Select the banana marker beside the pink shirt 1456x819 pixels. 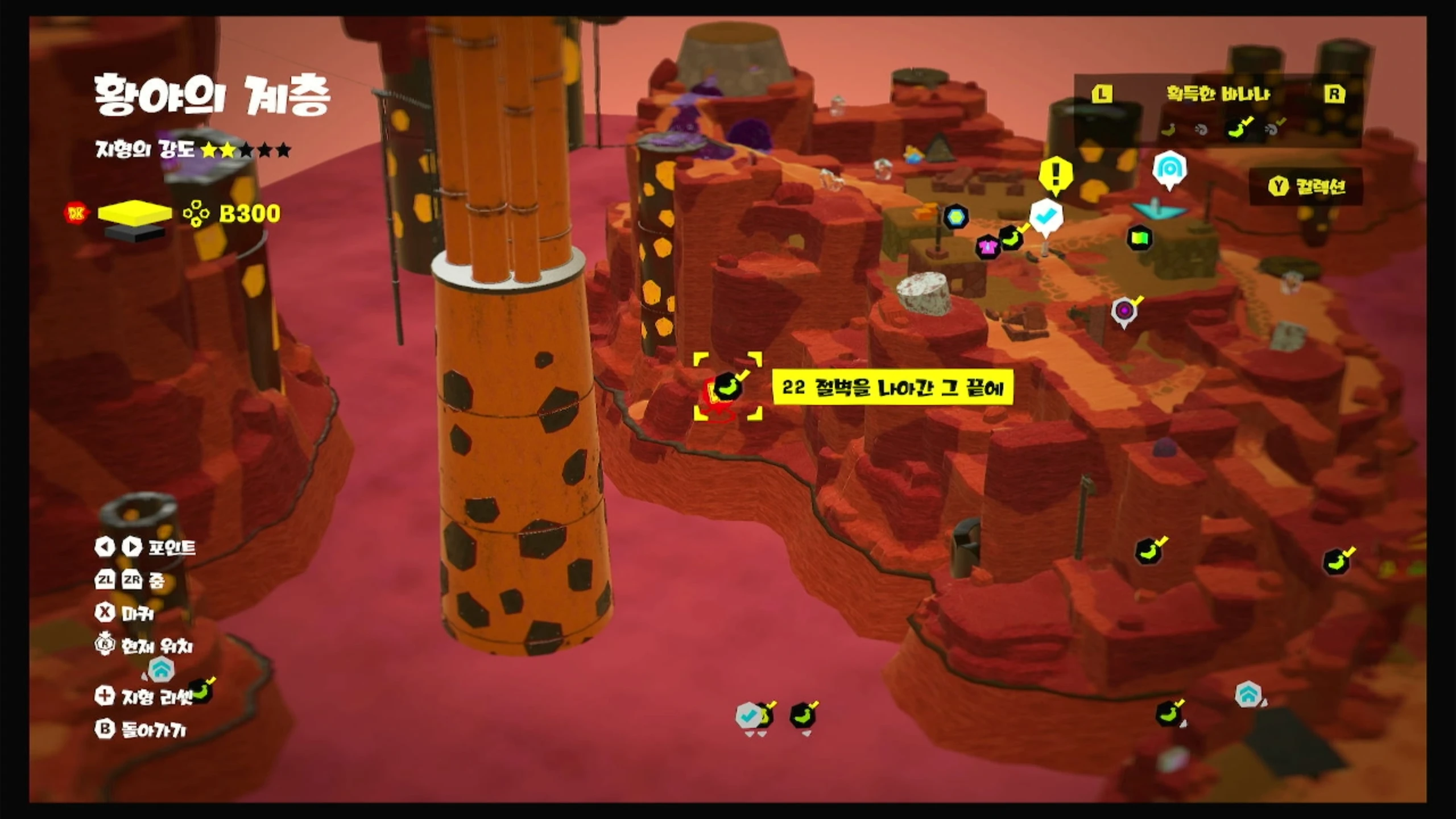click(x=1011, y=238)
